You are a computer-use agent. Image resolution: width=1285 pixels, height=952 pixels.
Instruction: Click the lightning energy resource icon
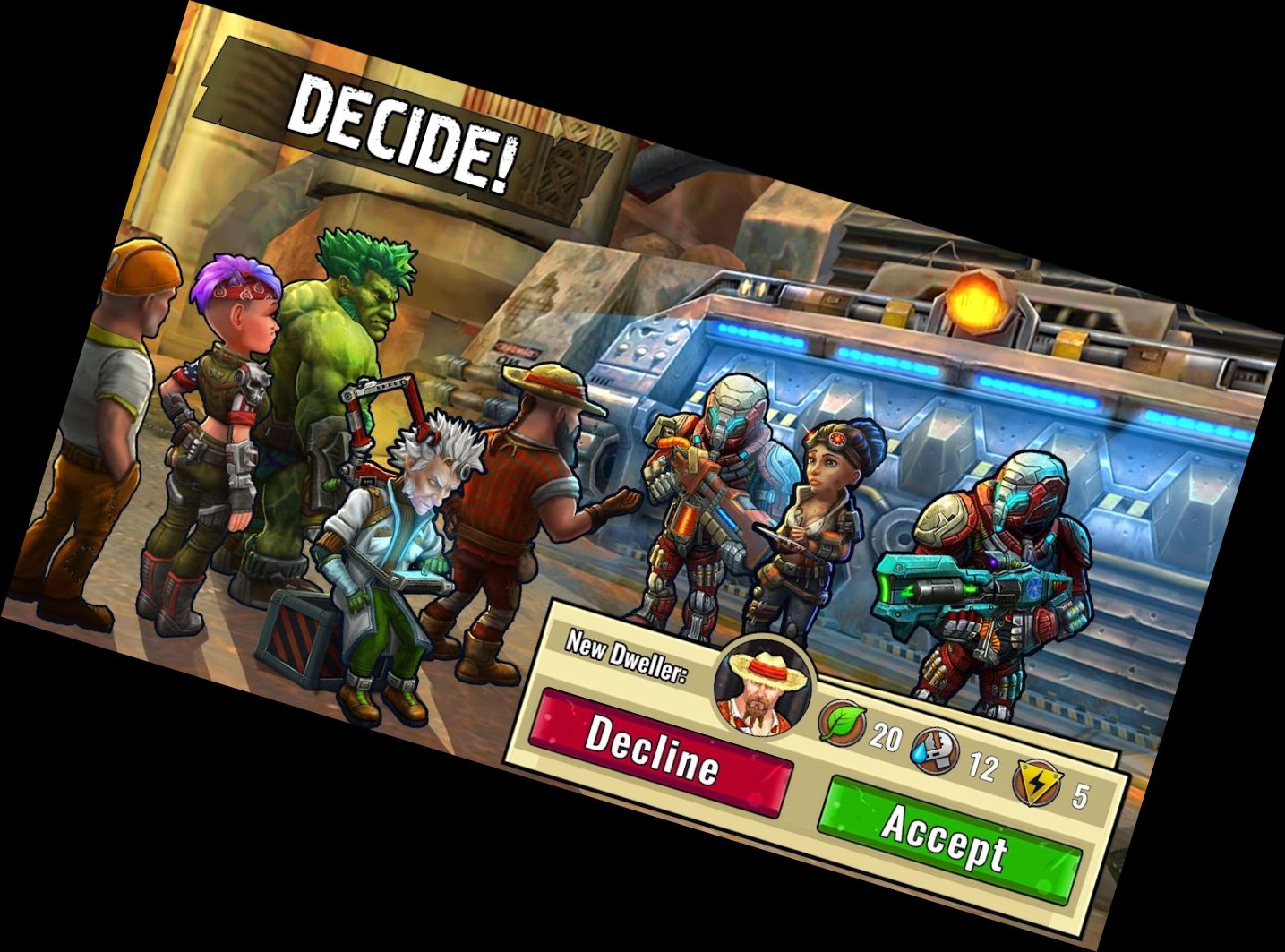(1034, 784)
